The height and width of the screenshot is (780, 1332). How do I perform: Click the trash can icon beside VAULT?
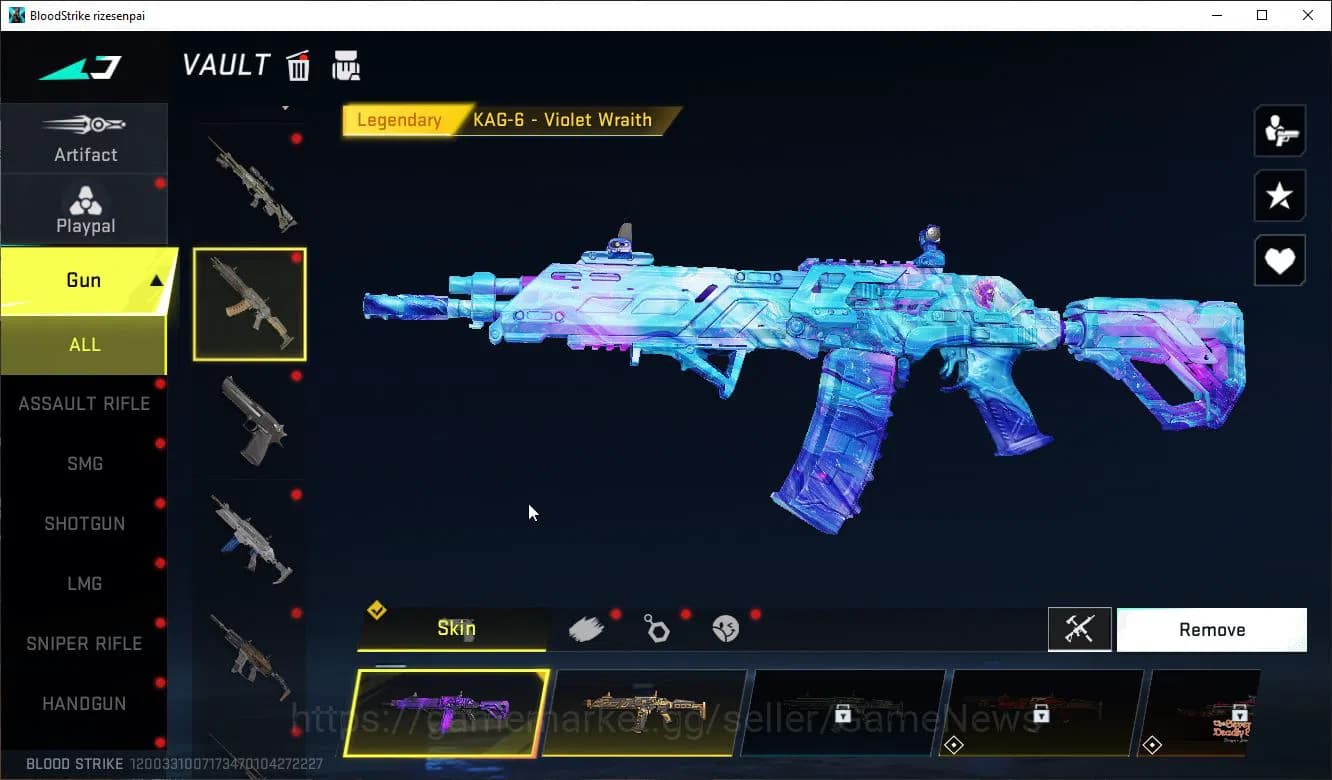(298, 66)
